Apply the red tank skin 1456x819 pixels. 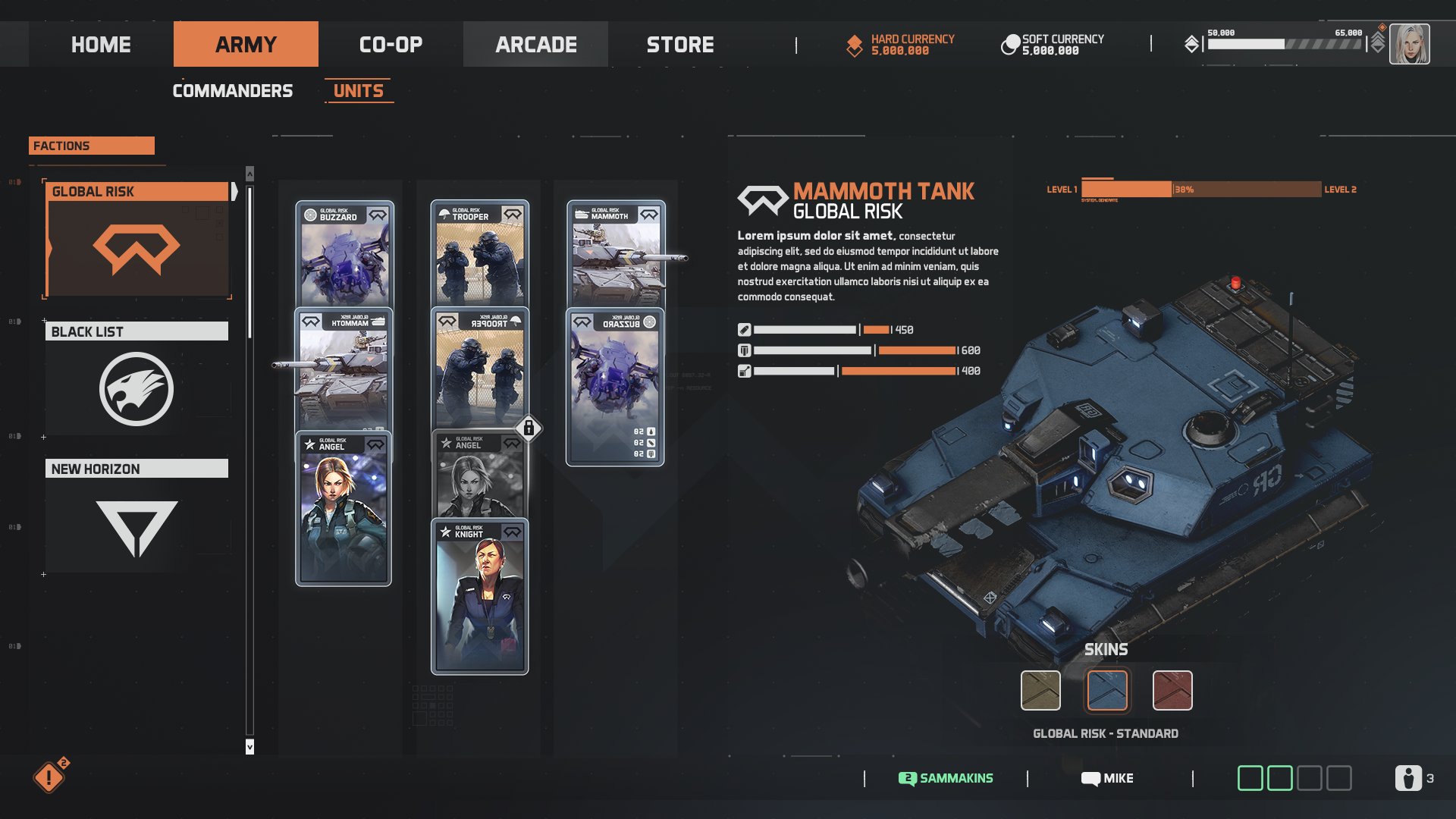(x=1172, y=690)
